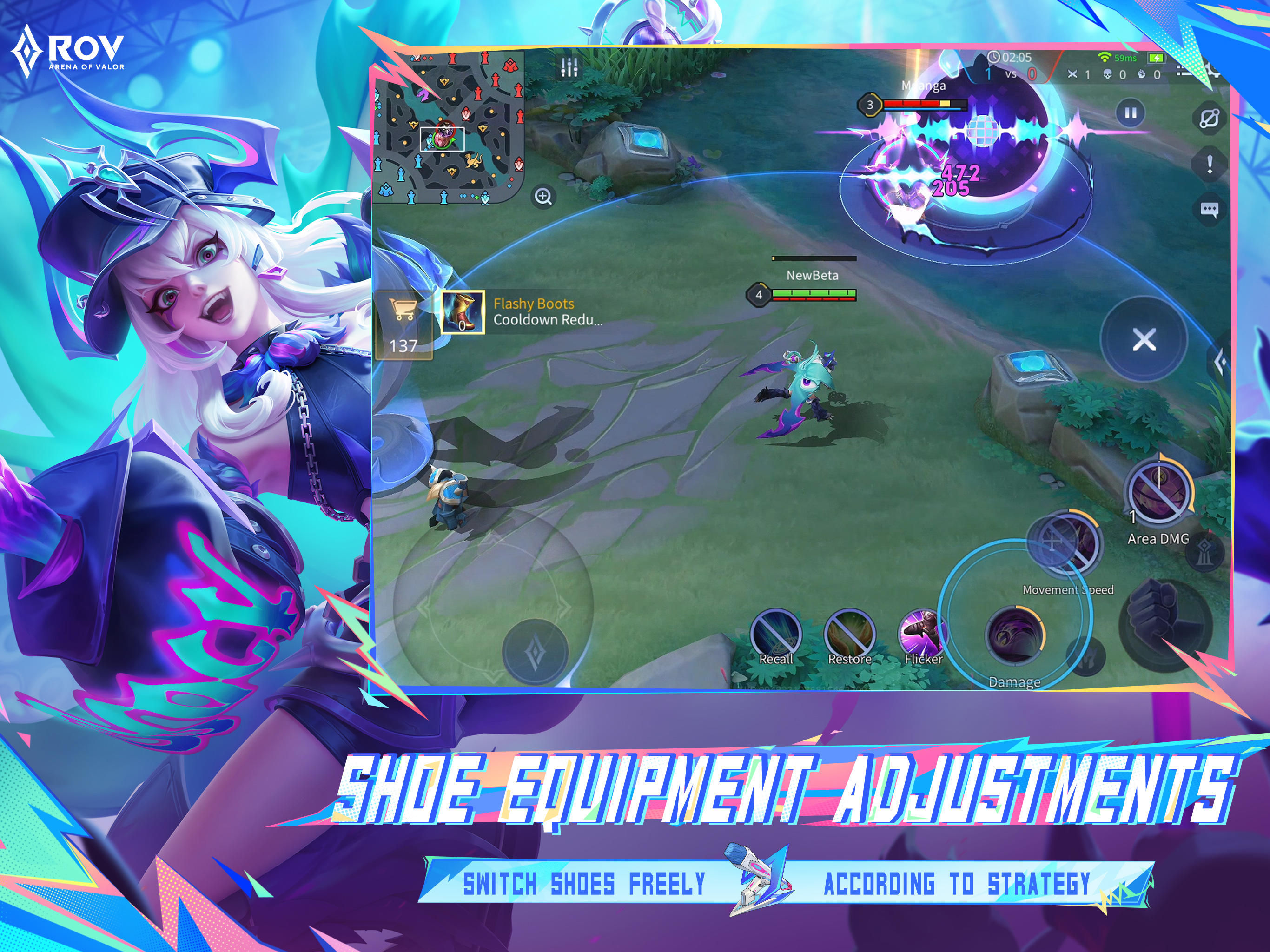Open the 1 vs 0 score display

(1011, 73)
